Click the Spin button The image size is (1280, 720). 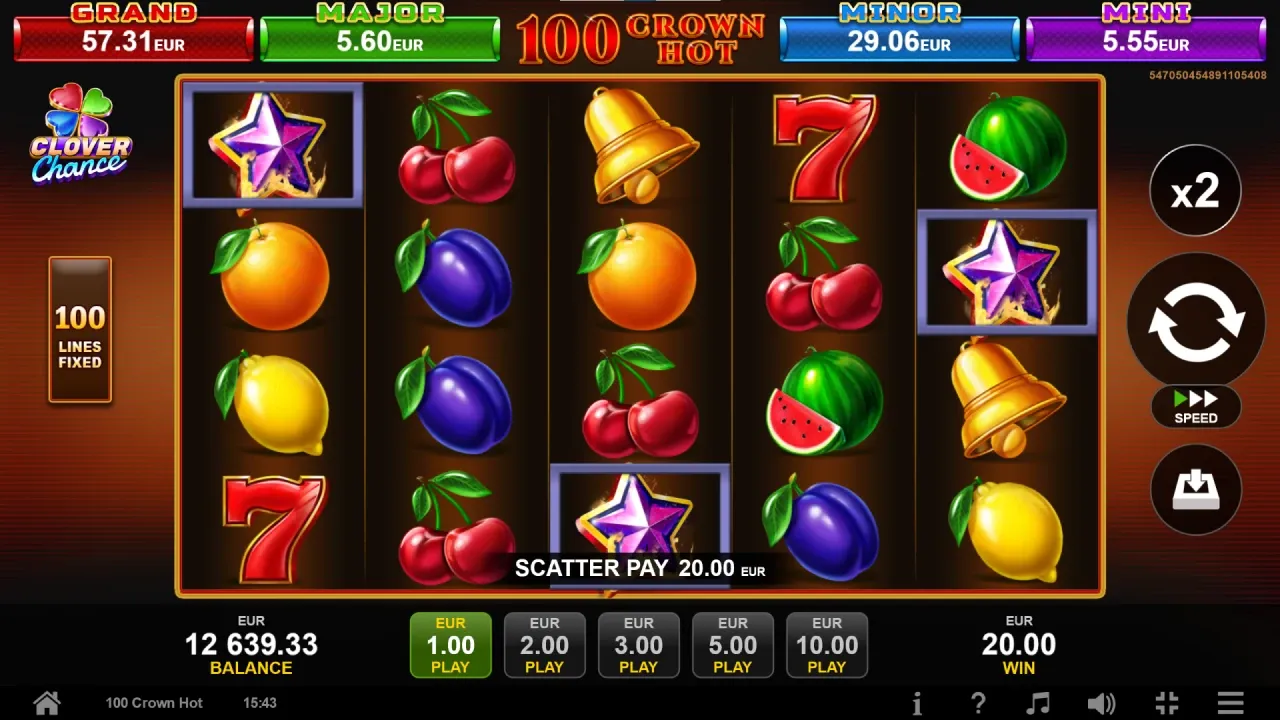(1196, 321)
